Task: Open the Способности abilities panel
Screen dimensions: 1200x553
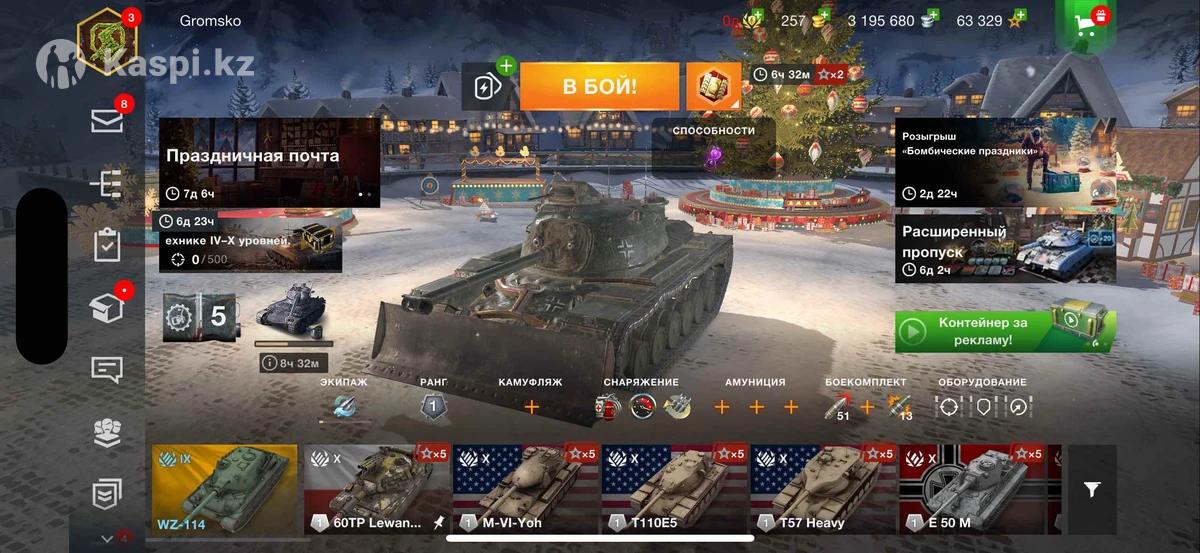Action: pyautogui.click(x=714, y=146)
